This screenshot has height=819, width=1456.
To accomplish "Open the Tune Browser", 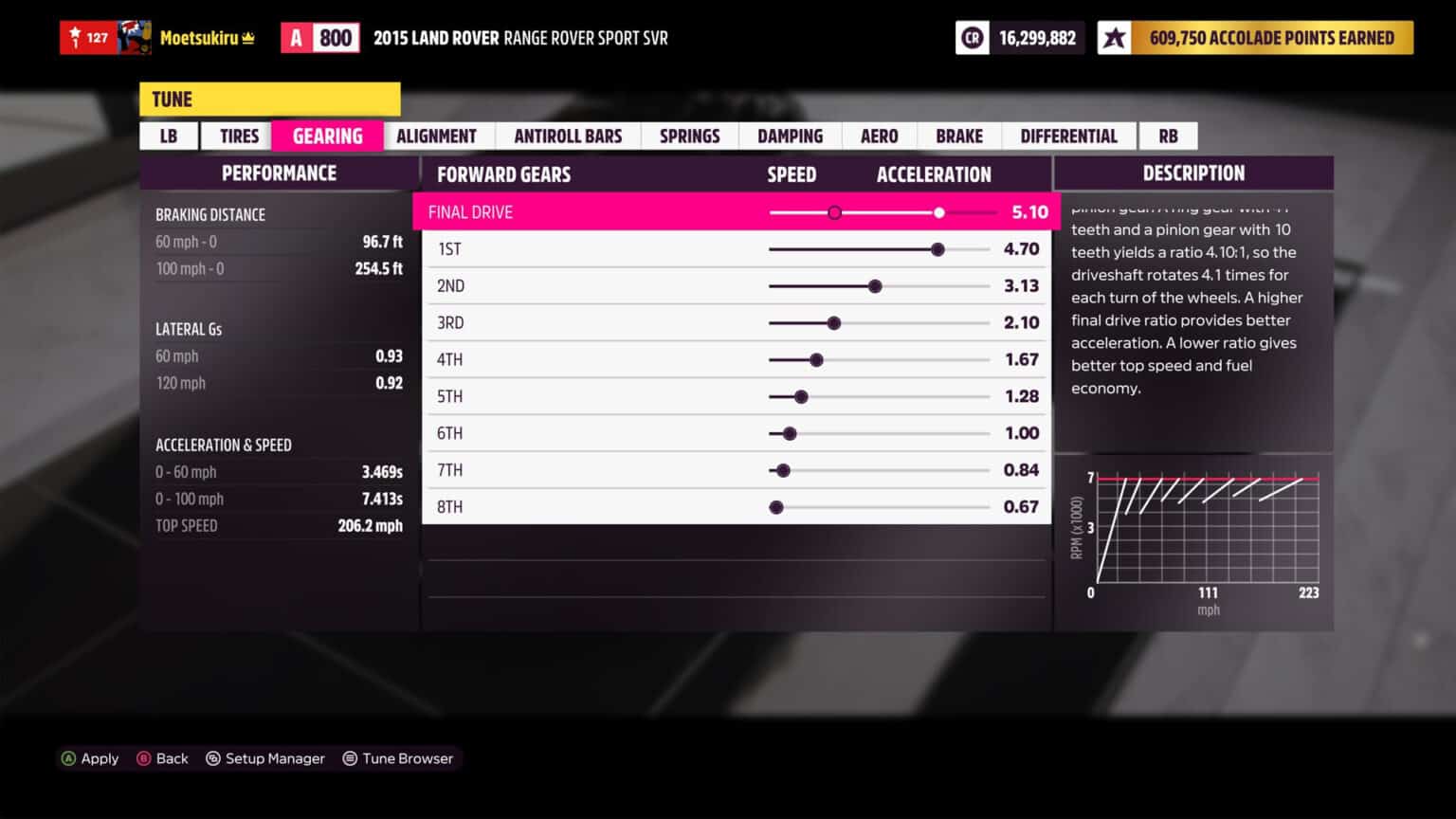I will 398,758.
